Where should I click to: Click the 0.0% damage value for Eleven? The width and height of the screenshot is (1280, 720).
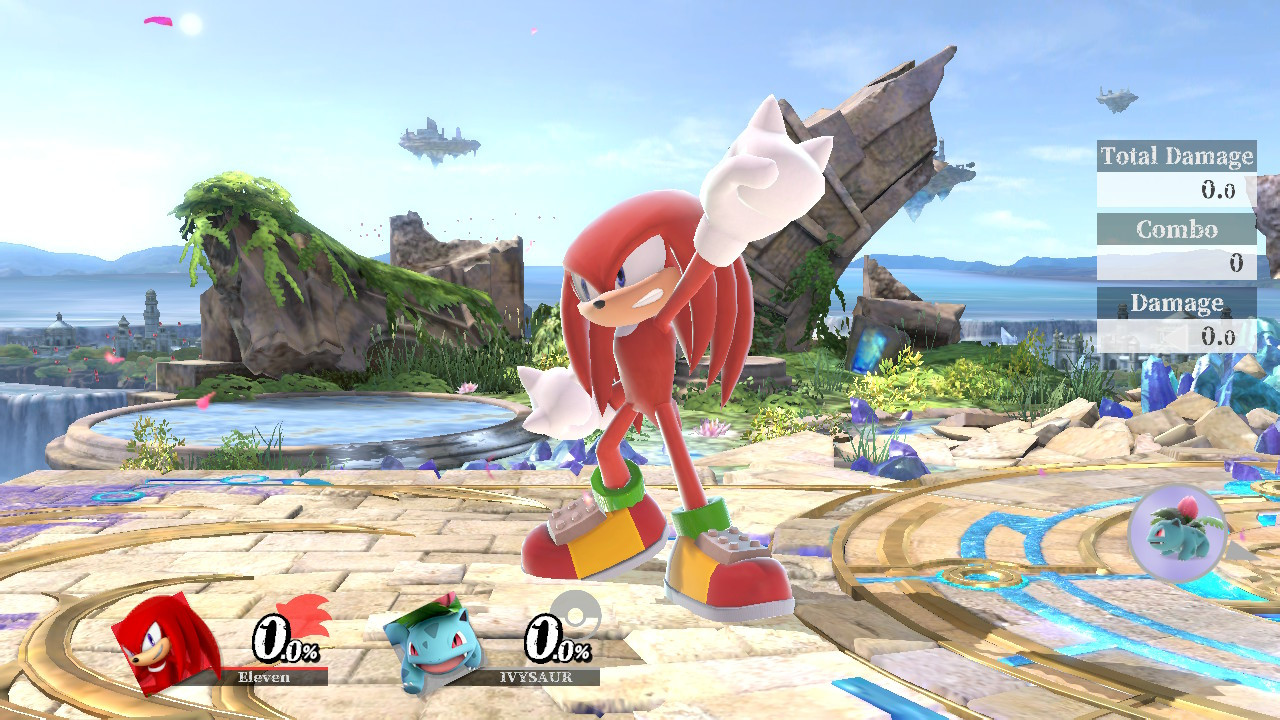pyautogui.click(x=280, y=640)
